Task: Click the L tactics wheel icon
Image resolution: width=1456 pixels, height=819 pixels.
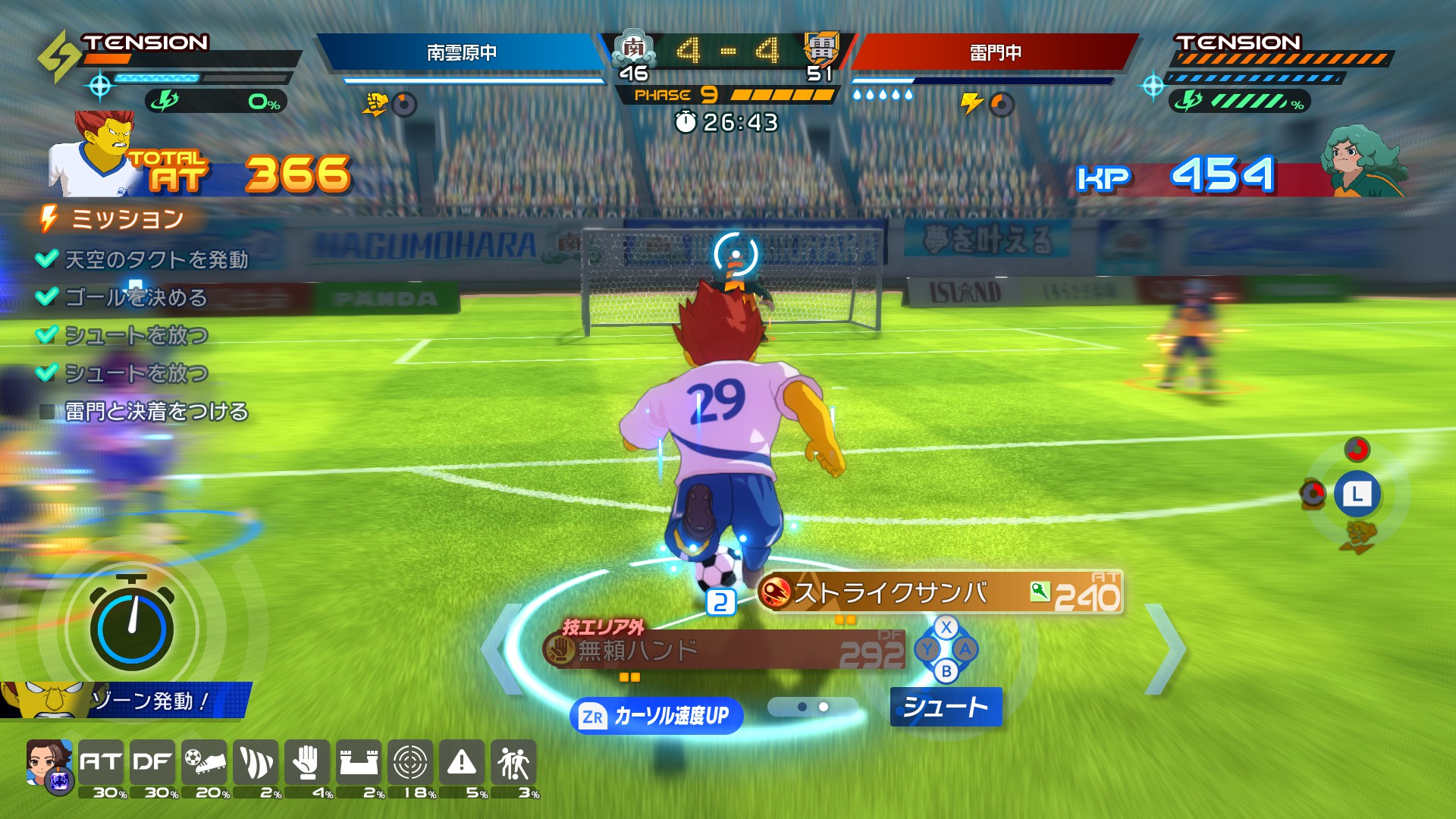Action: coord(1357,495)
